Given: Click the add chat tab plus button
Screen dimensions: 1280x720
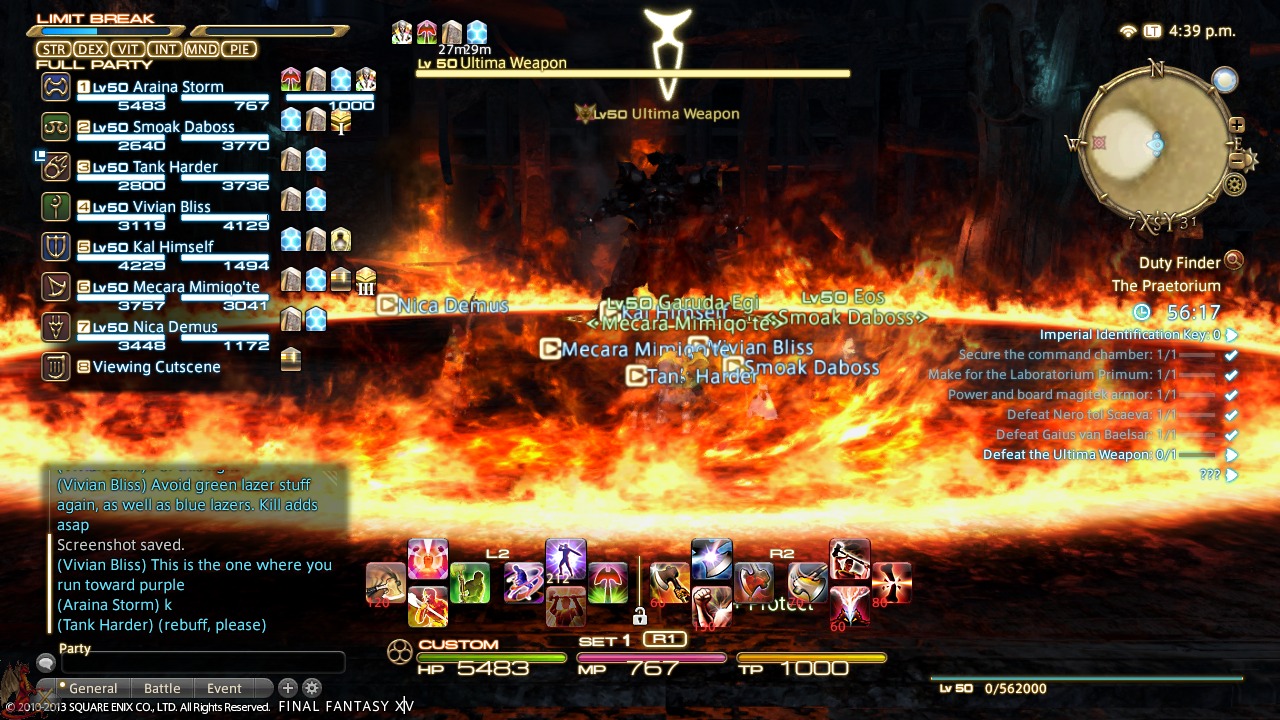Looking at the screenshot, I should [288, 688].
